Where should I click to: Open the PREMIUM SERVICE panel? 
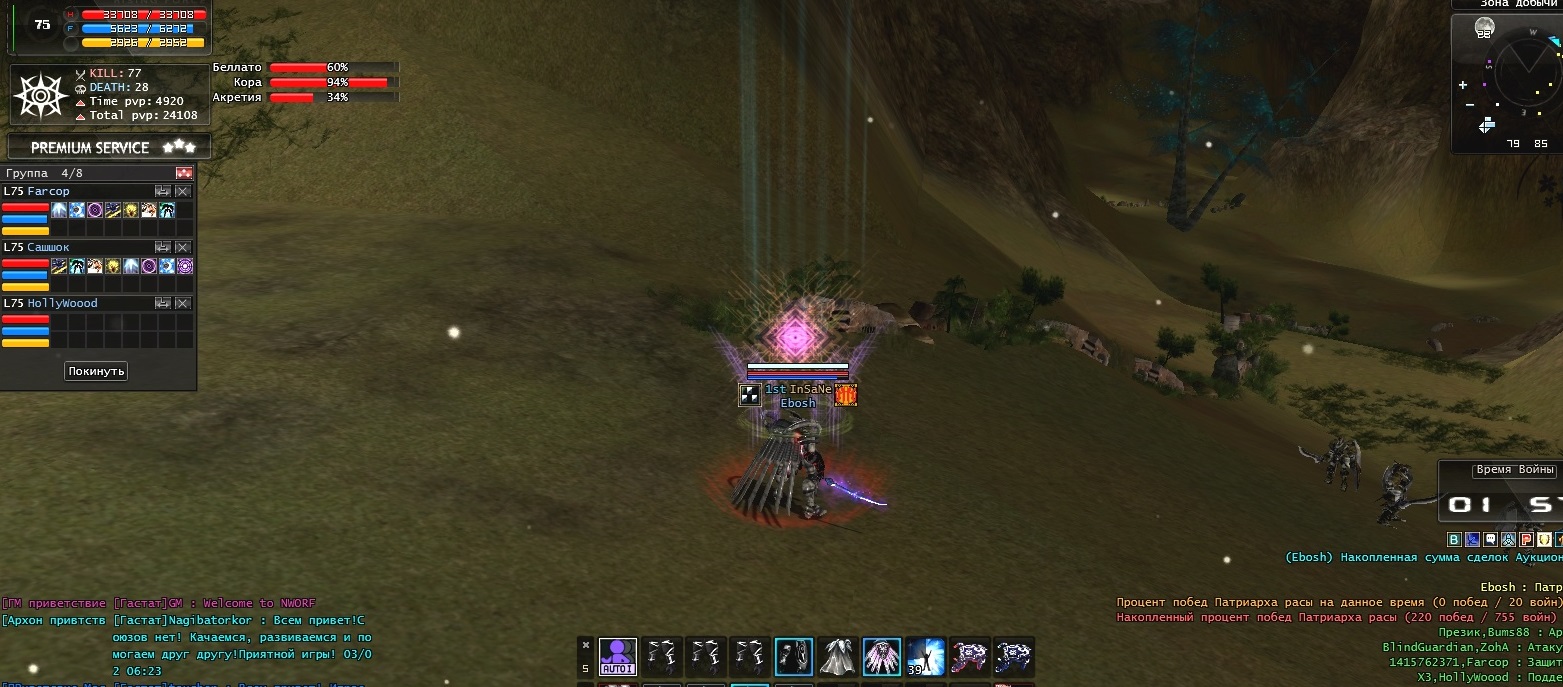point(108,147)
